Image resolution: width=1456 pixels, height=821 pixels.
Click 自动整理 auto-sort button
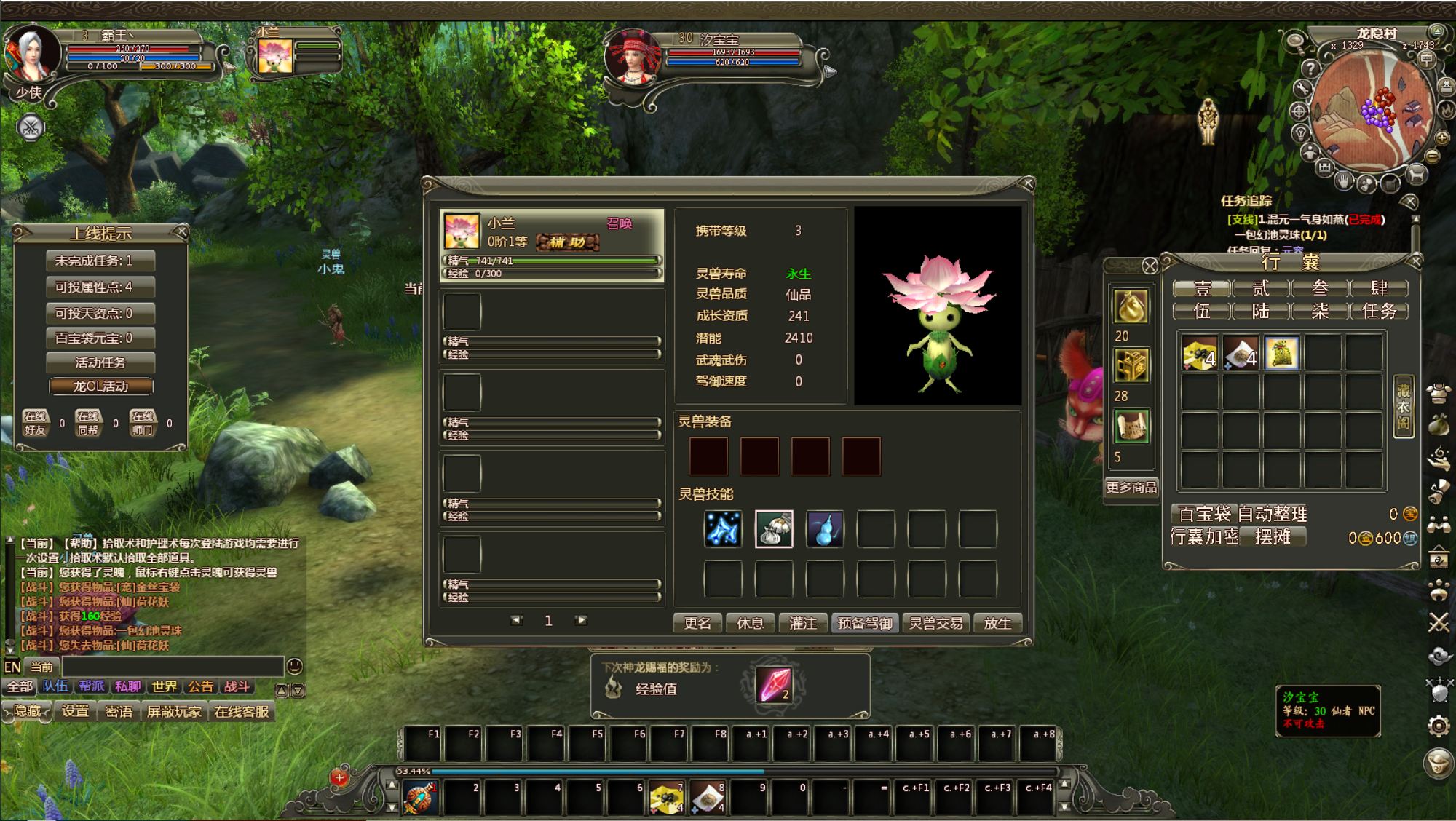[x=1273, y=514]
